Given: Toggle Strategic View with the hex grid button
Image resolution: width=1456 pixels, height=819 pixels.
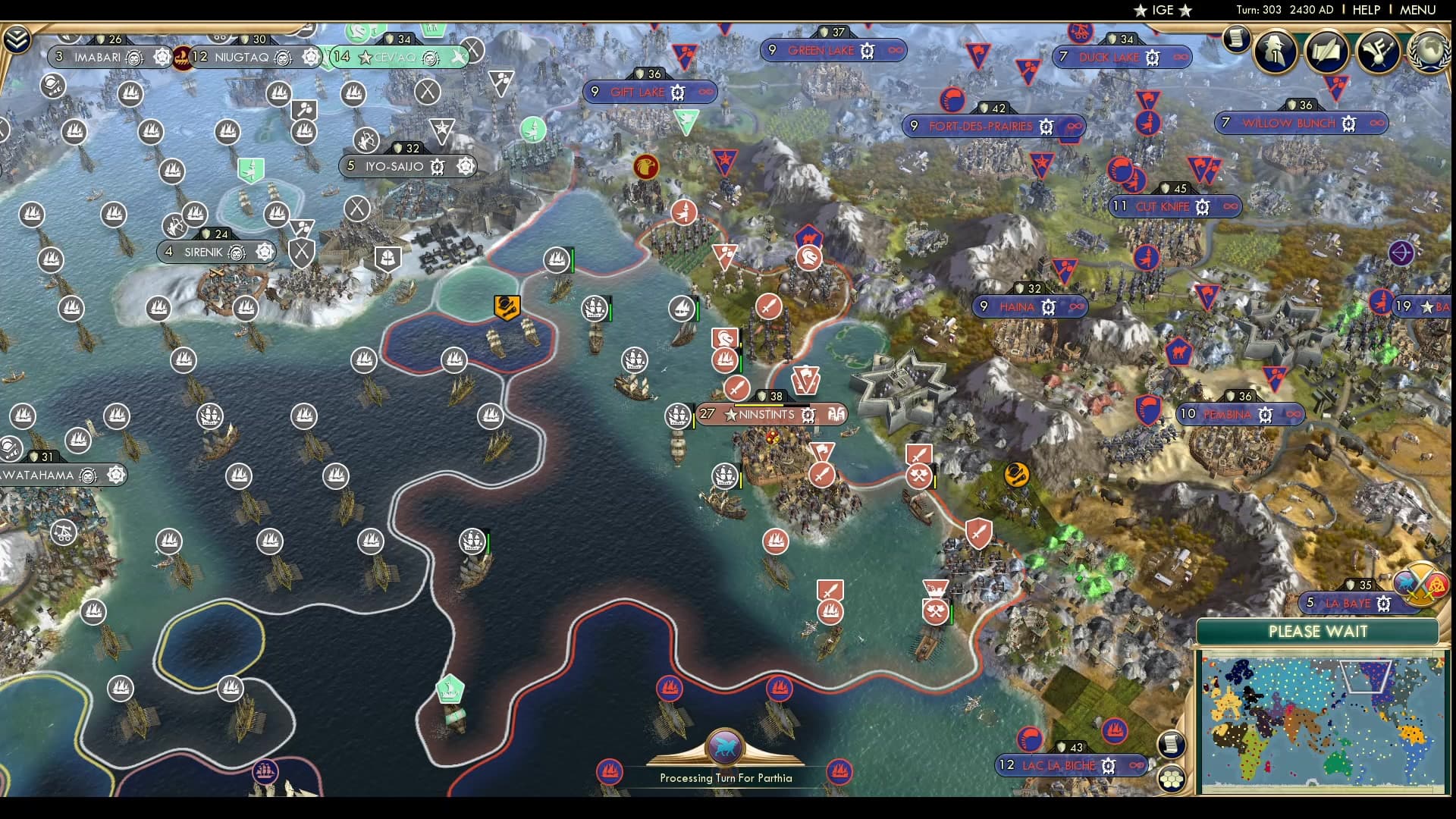Looking at the screenshot, I should coord(1172,780).
